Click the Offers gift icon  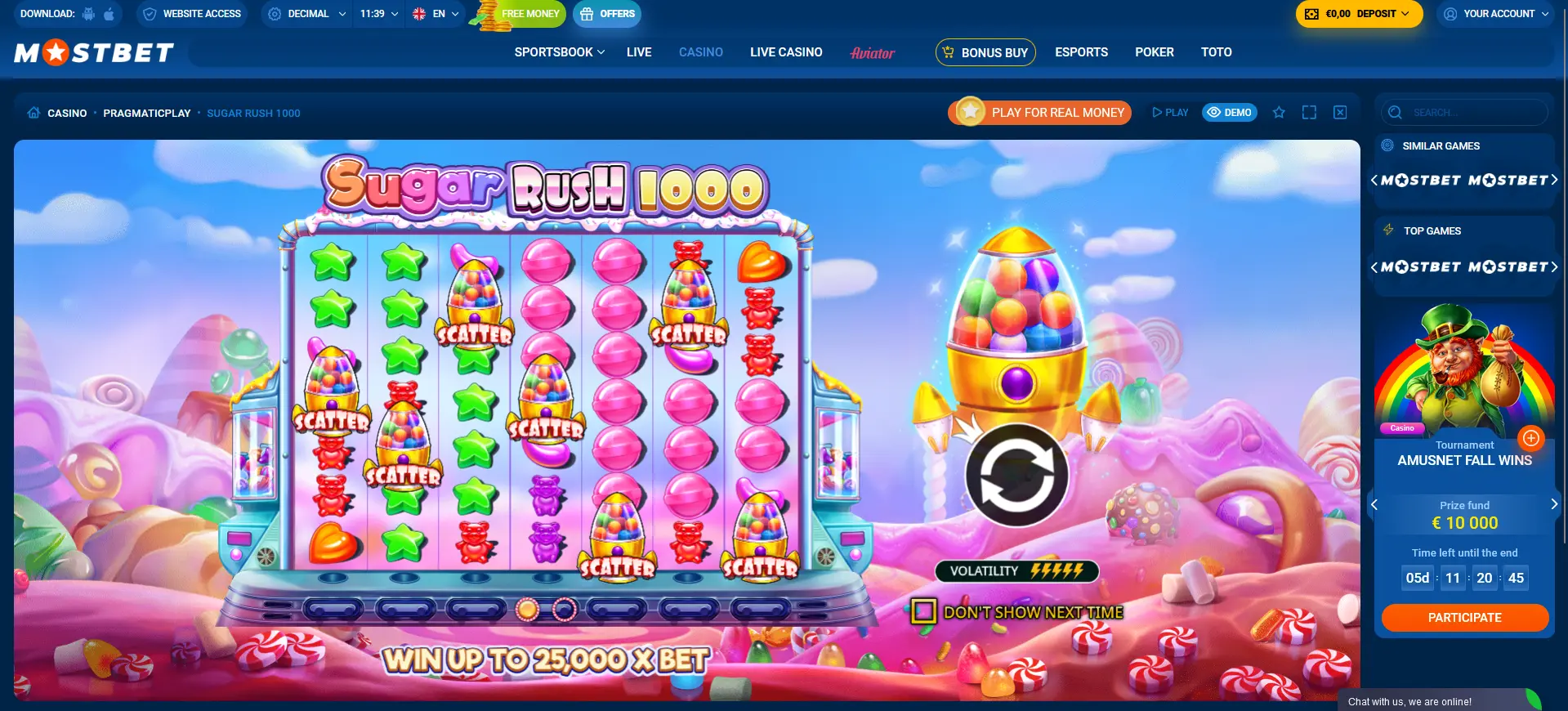[x=587, y=13]
